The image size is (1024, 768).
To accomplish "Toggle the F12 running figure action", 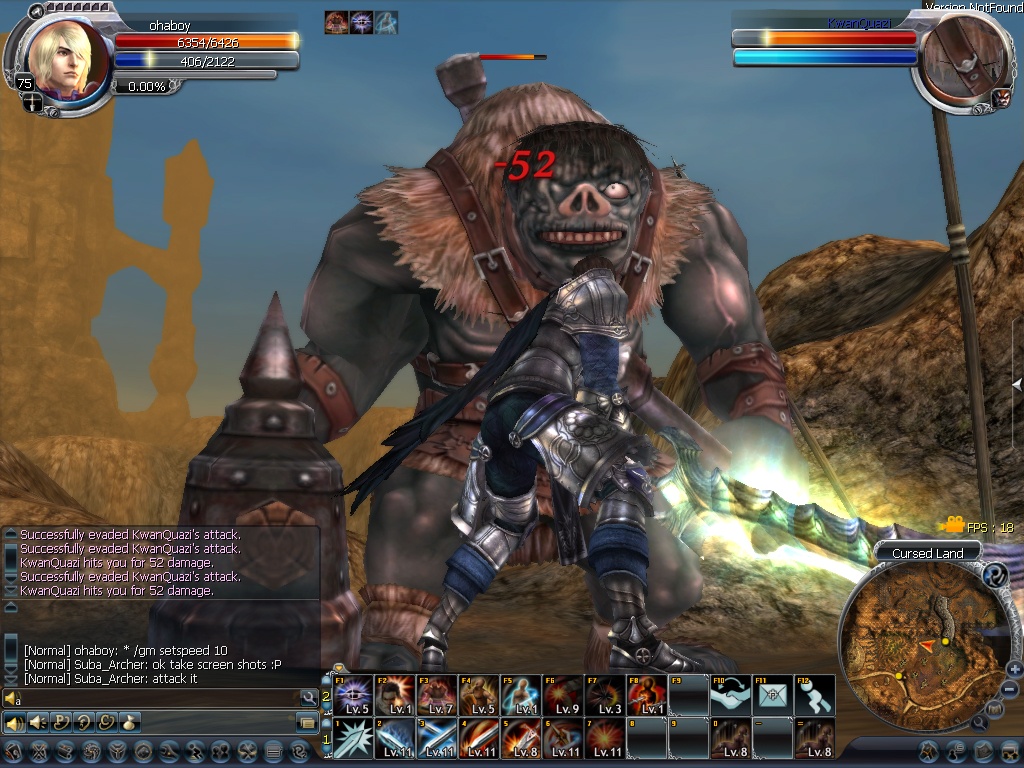I will (814, 694).
